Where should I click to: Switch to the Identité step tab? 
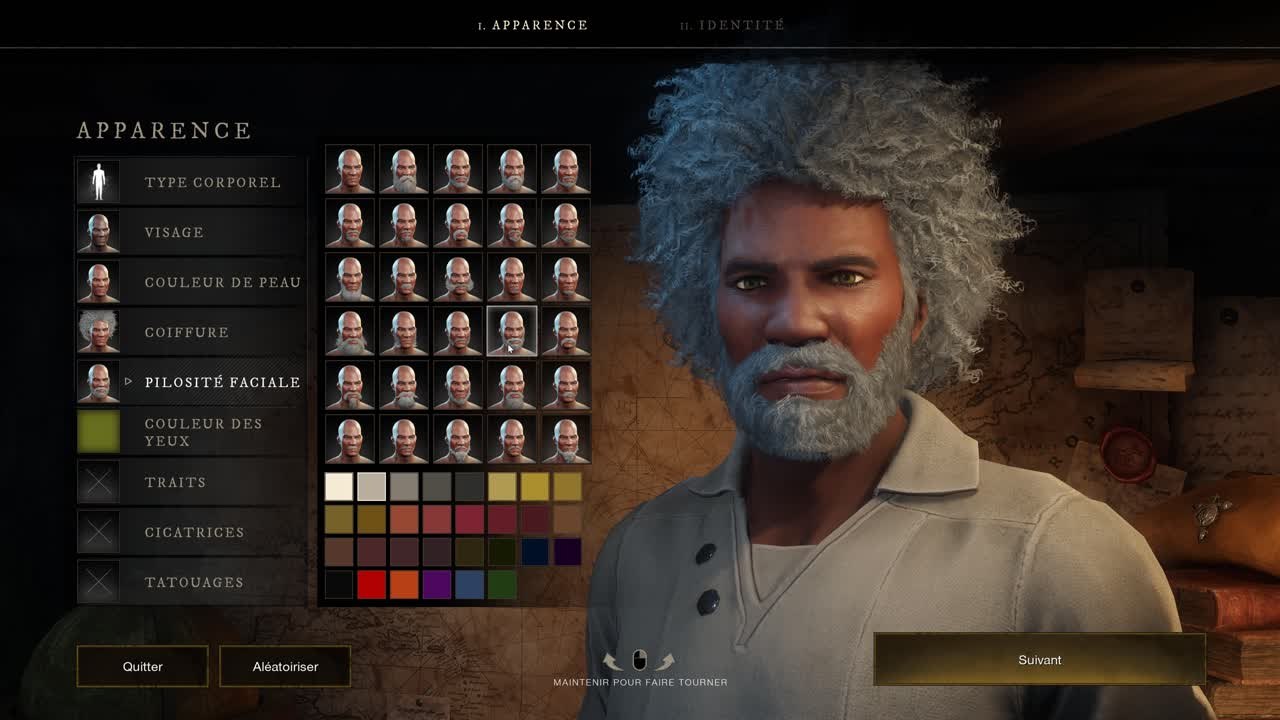732,25
